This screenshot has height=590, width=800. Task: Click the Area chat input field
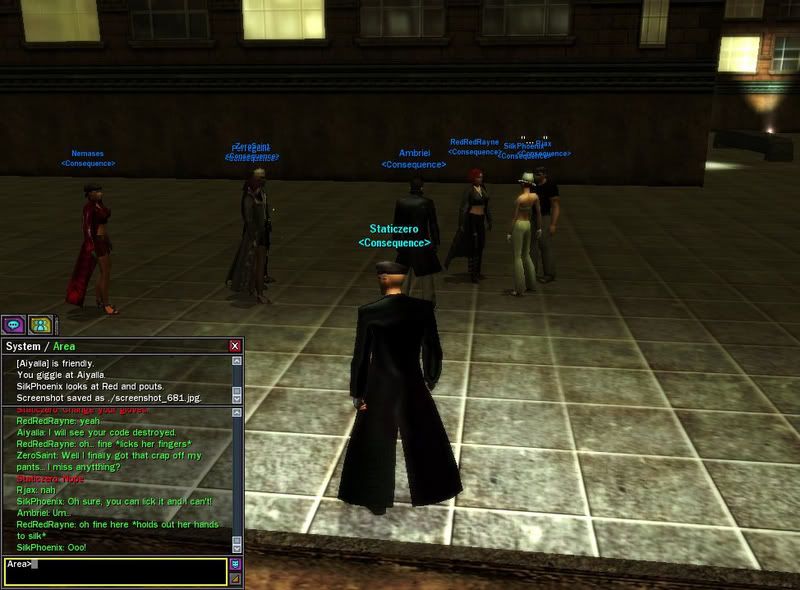115,570
